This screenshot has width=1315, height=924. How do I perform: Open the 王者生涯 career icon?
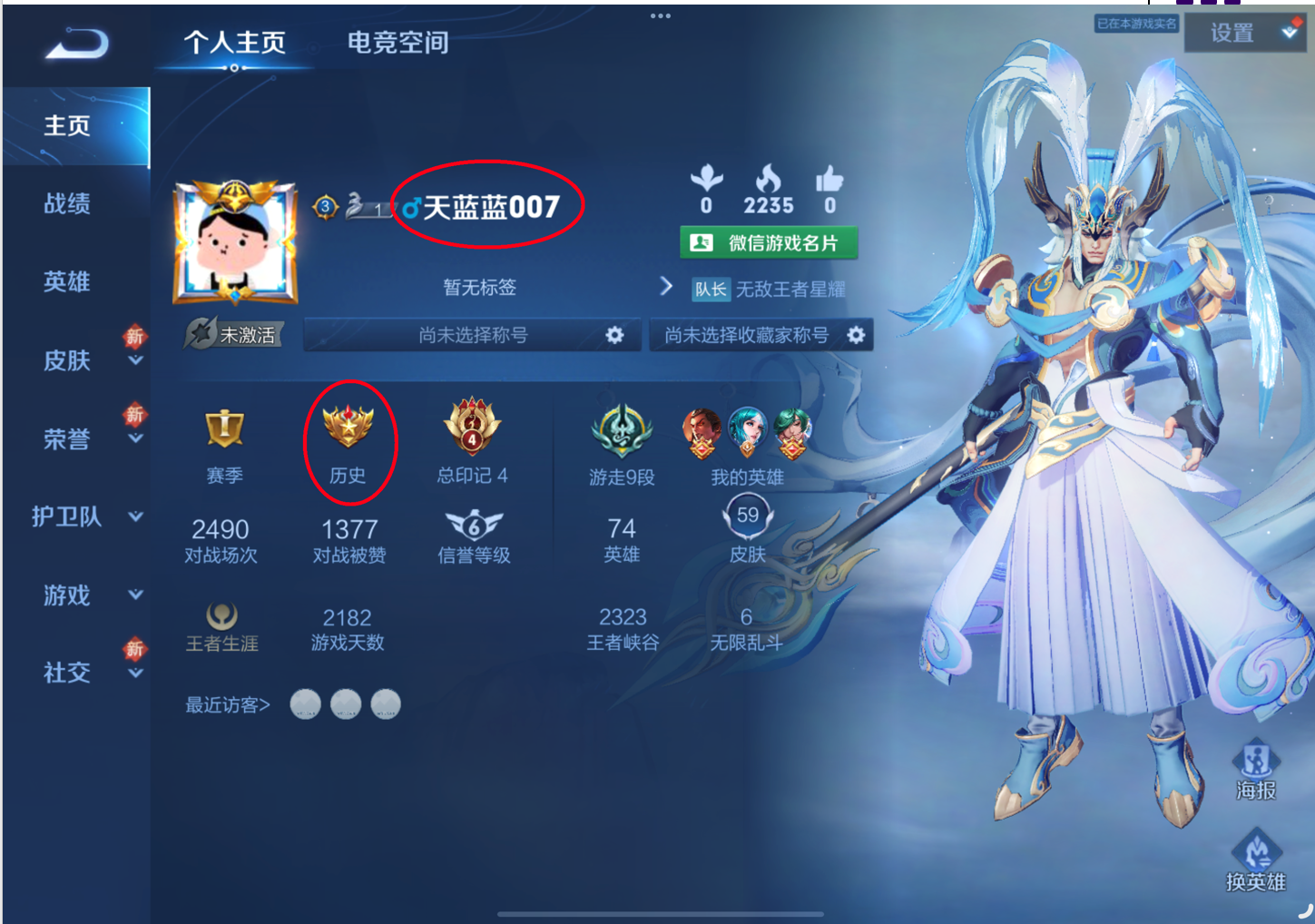(223, 615)
